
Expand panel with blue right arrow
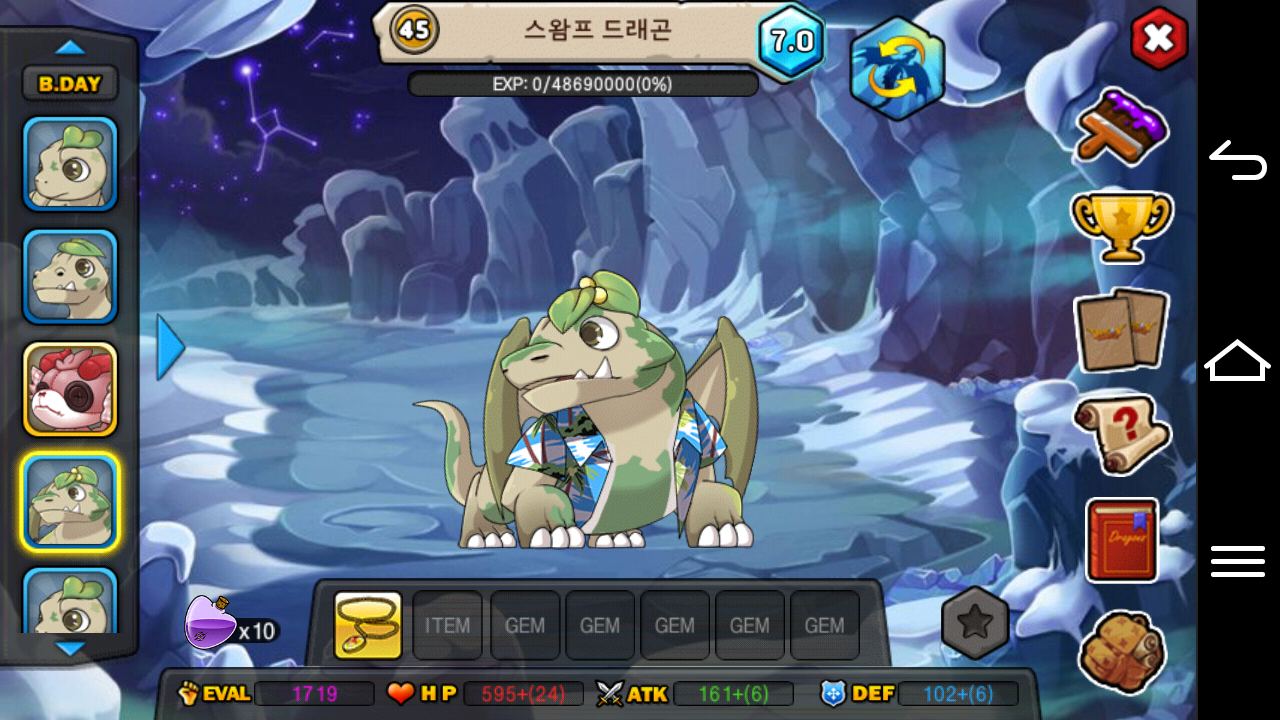[x=171, y=347]
